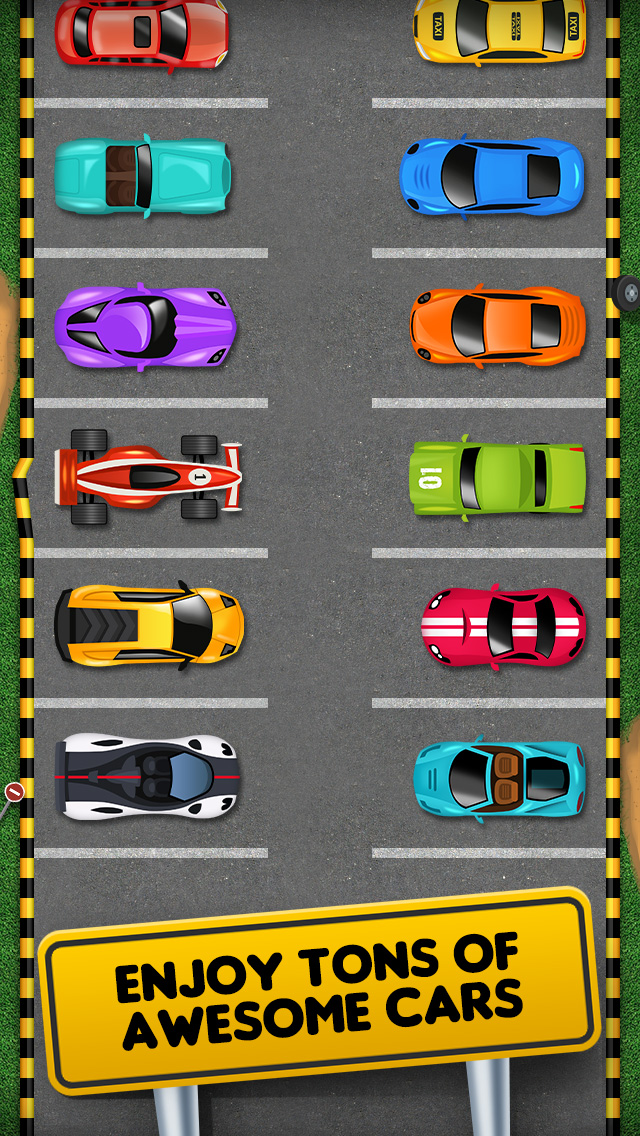This screenshot has height=1136, width=640.
Task: Pick the teal convertible roadster
Action: point(143,176)
